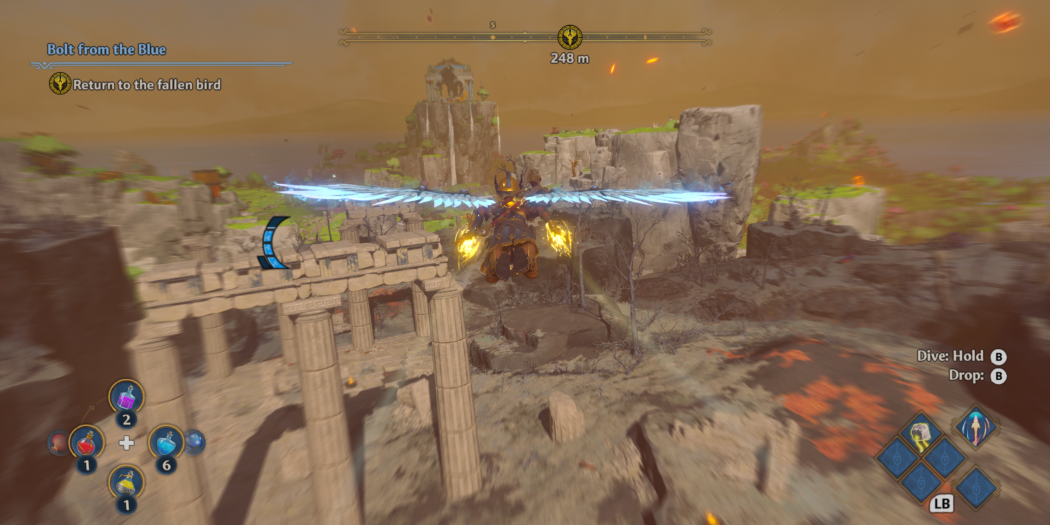Image resolution: width=1050 pixels, height=525 pixels.
Task: Click the blue mushroom icon beside blue potion
Action: pyautogui.click(x=195, y=441)
